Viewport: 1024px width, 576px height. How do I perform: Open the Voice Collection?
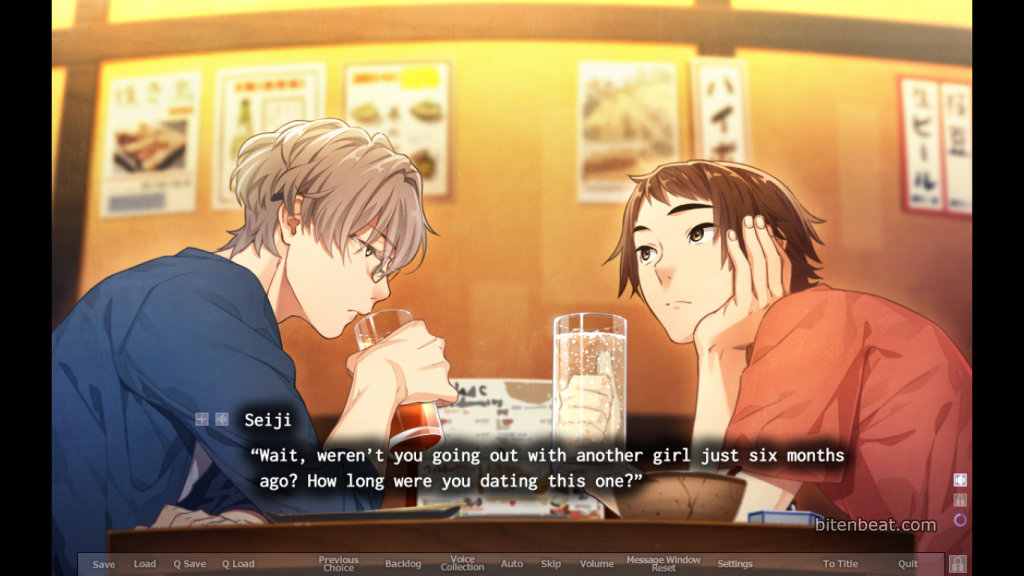point(462,564)
